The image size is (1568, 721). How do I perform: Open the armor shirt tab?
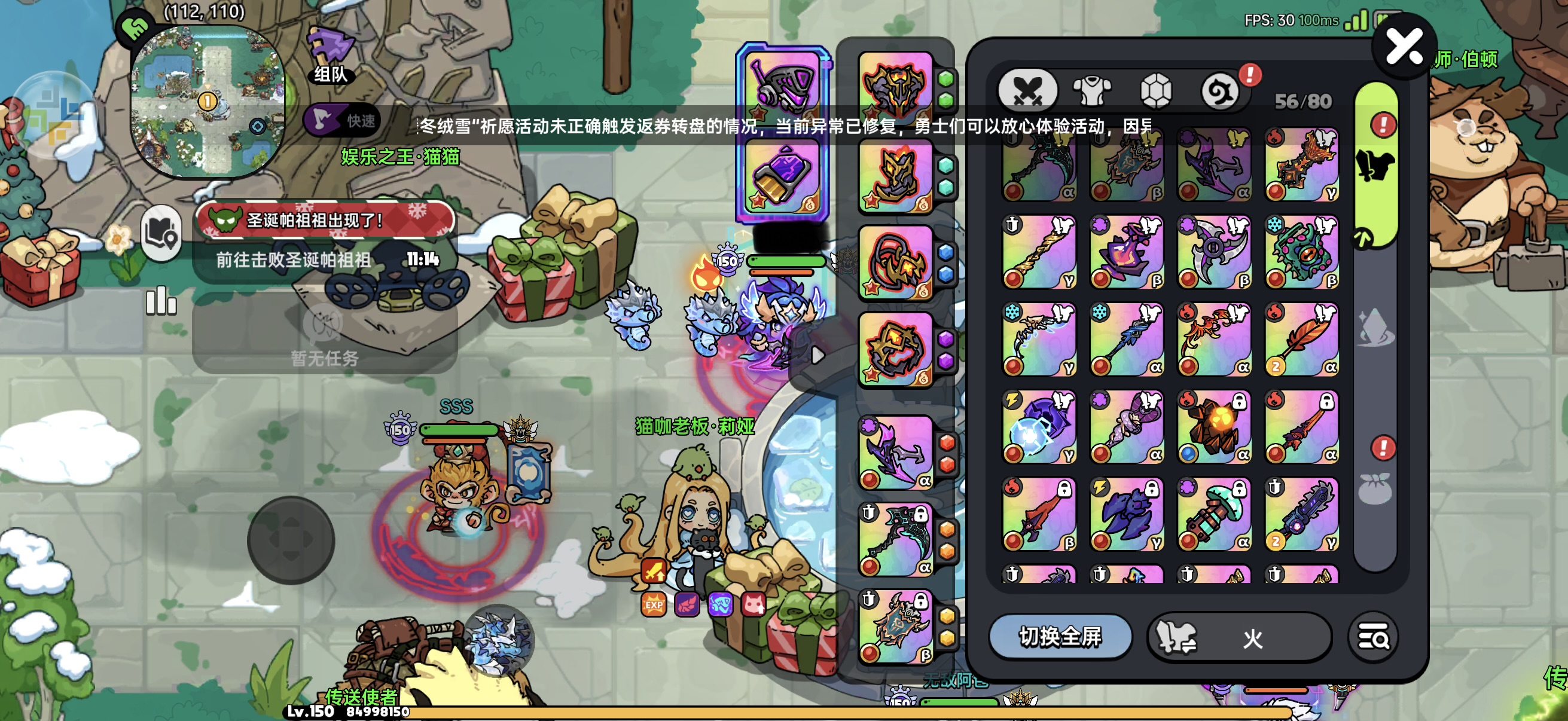pos(1092,91)
